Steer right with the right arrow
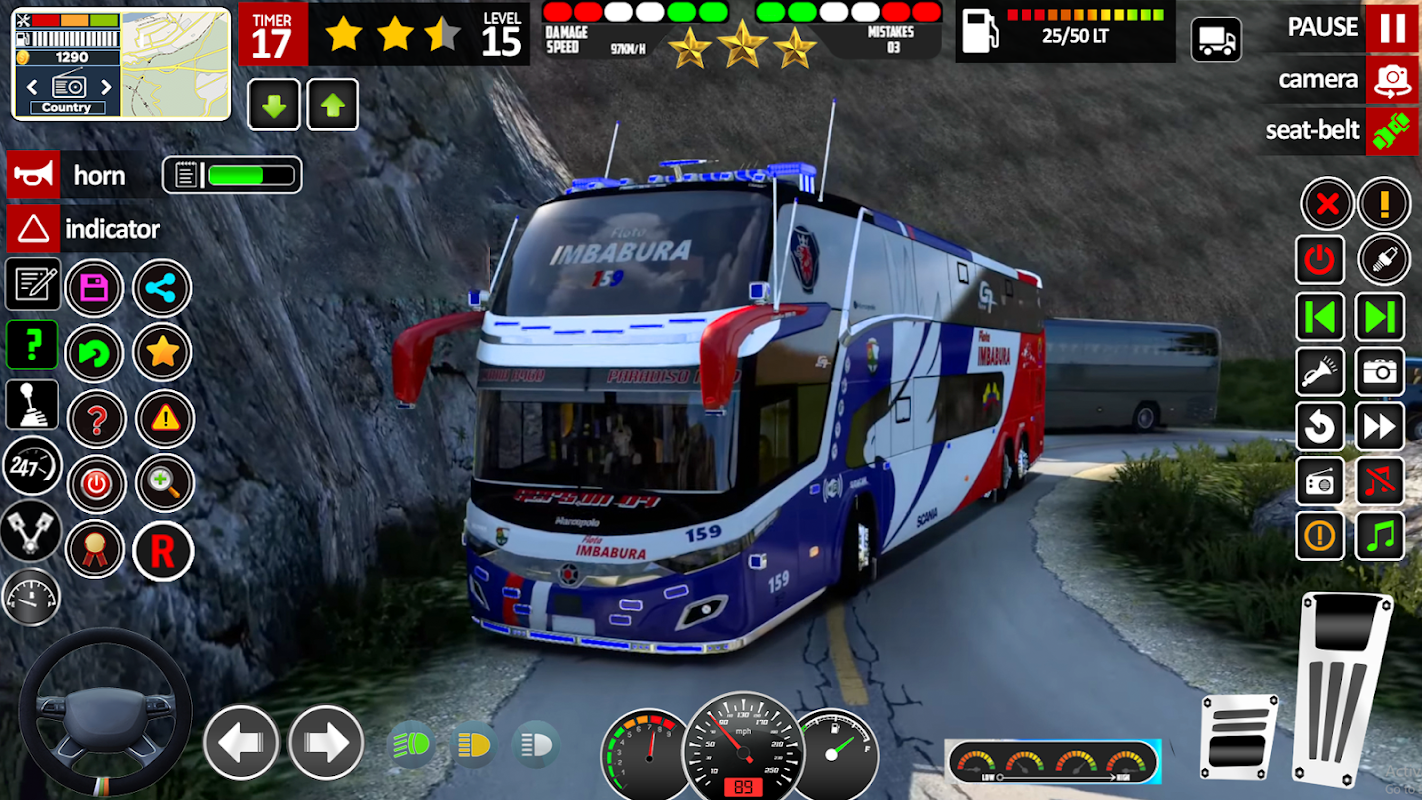The image size is (1422, 800). click(x=326, y=743)
